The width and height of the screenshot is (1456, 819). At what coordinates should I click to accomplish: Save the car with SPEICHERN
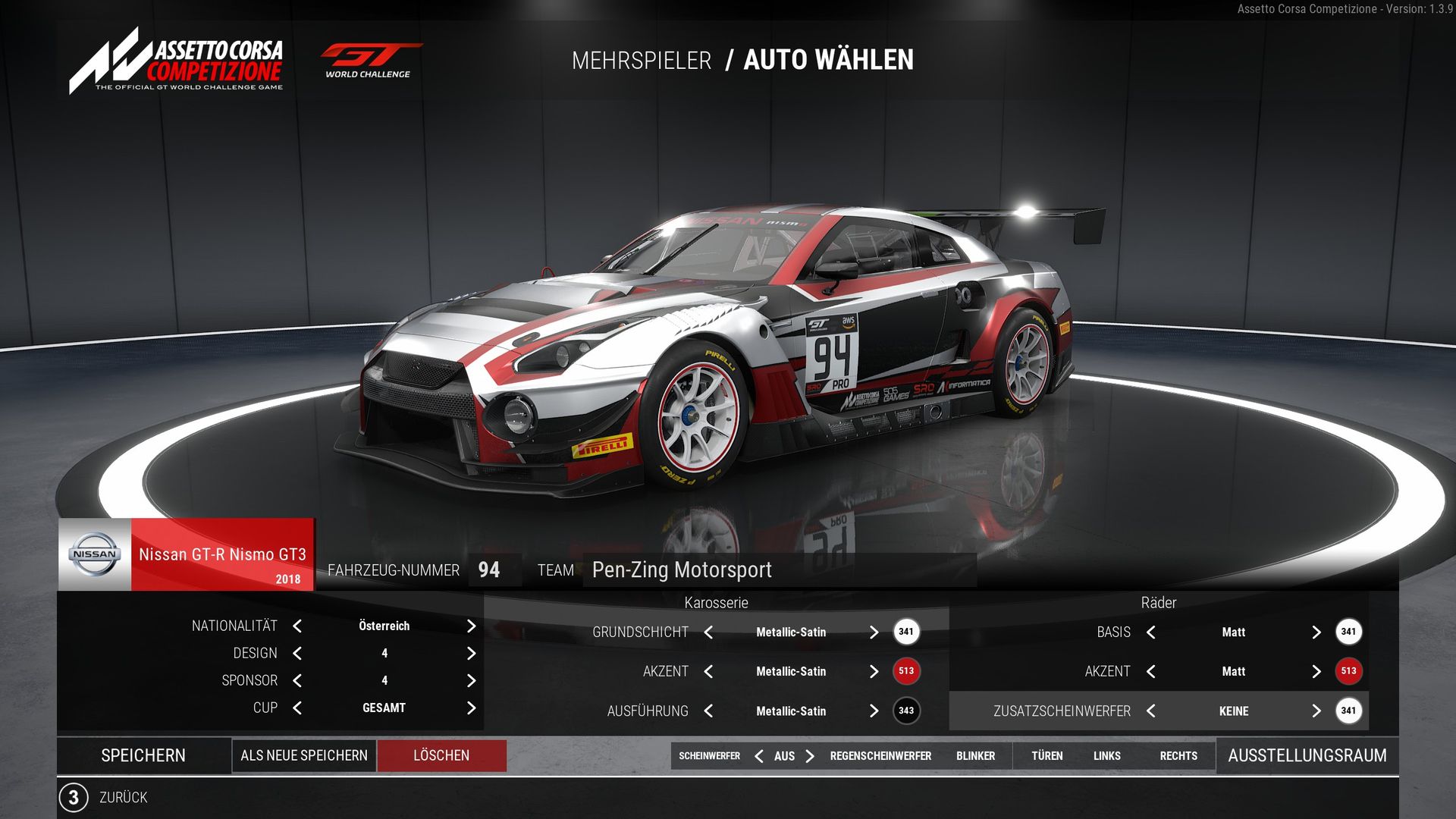click(143, 755)
